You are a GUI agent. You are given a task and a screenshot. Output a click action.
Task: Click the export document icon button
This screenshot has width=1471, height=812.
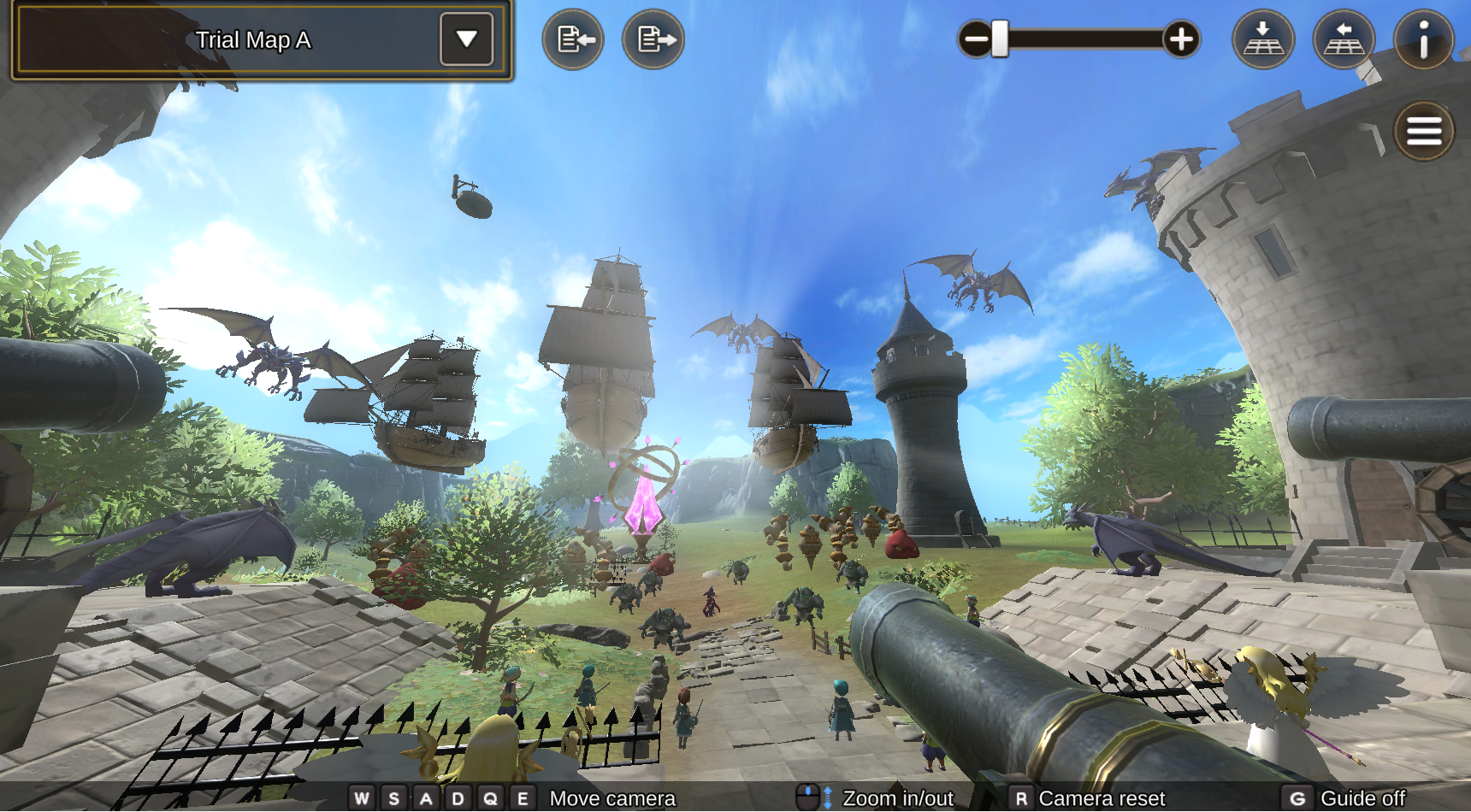[653, 39]
